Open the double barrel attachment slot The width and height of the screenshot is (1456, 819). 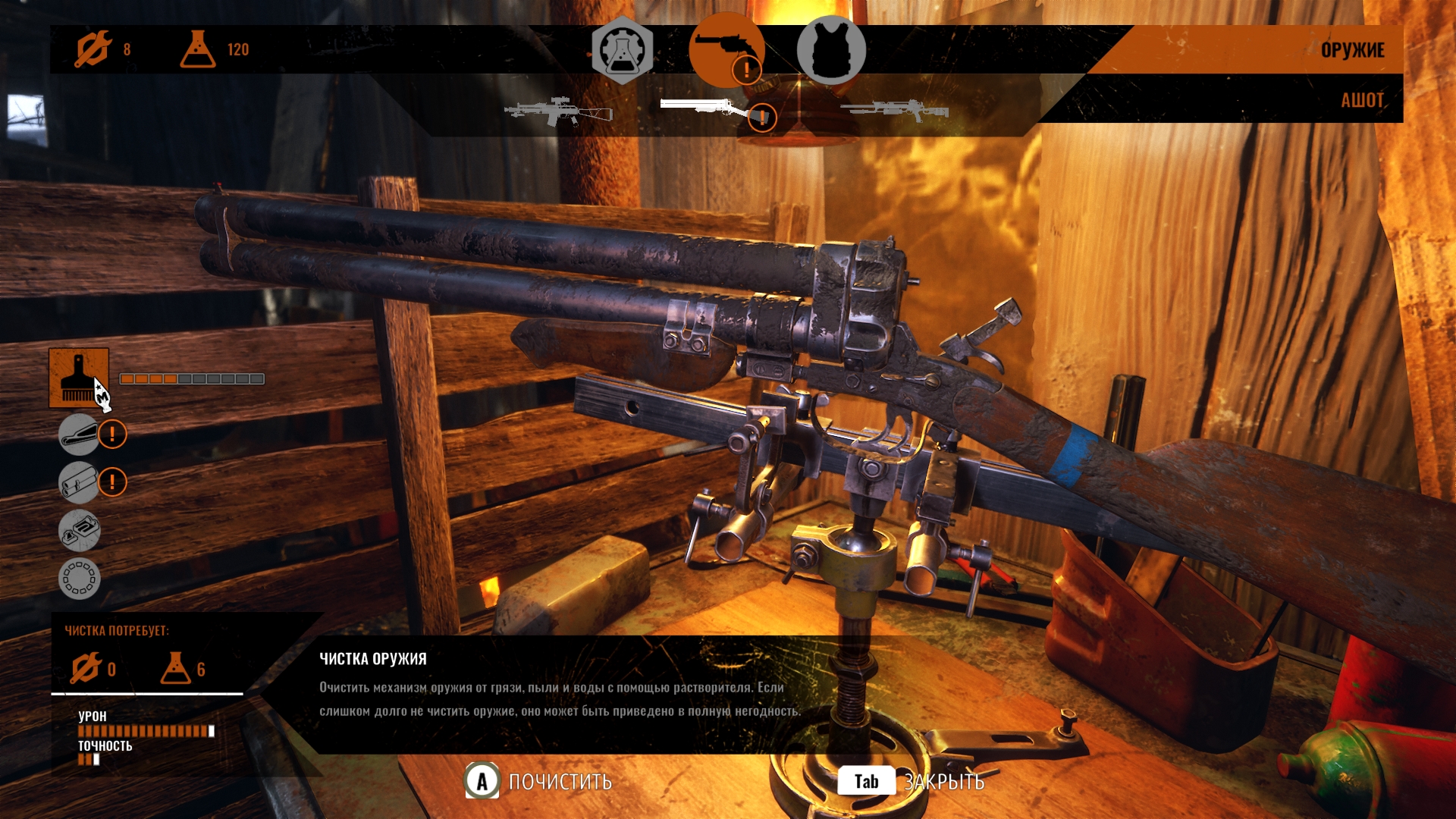(79, 482)
